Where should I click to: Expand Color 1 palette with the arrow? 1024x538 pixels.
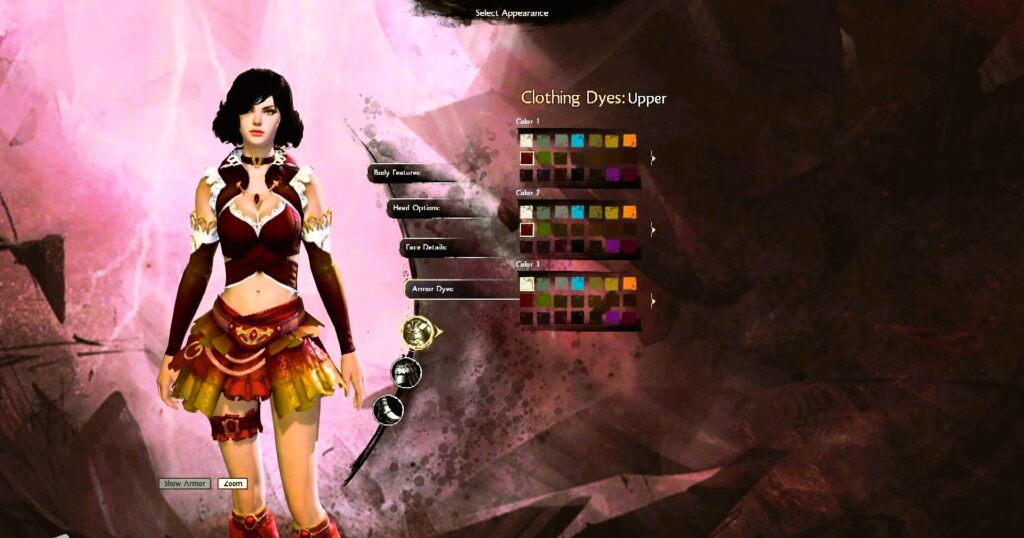[653, 158]
